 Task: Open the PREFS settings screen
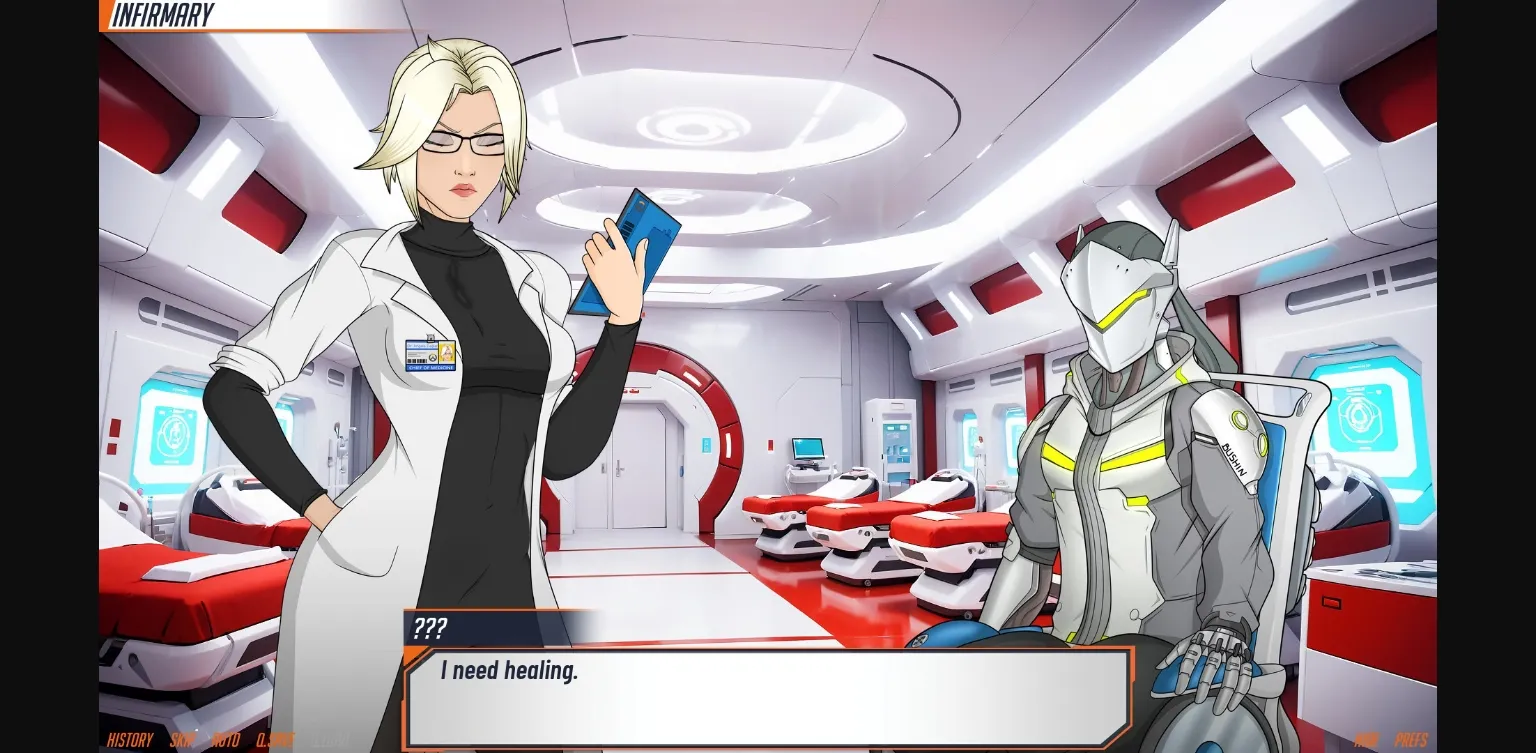click(x=1411, y=740)
